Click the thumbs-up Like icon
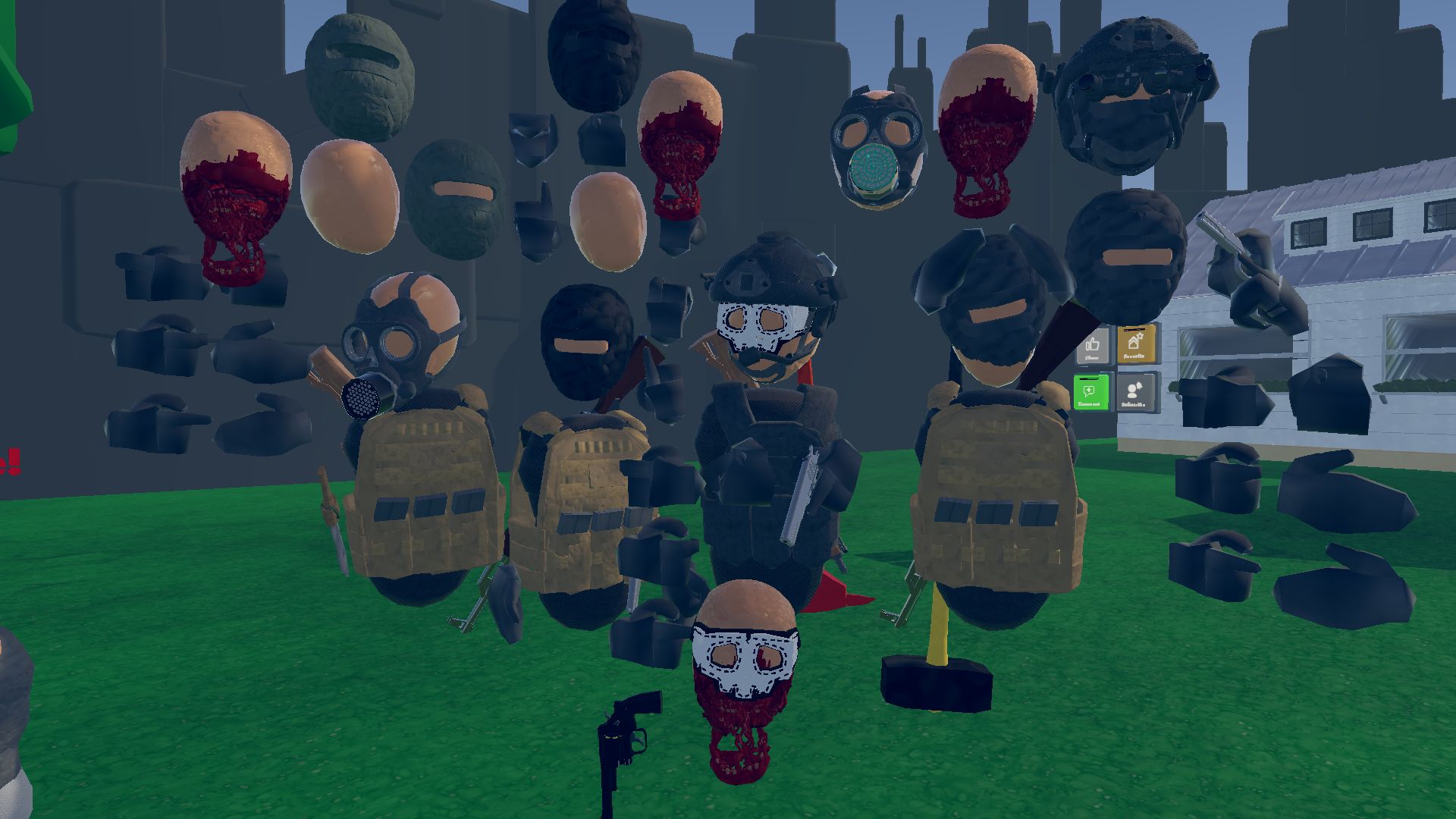Screen dimensions: 1456x819 coord(1093,346)
